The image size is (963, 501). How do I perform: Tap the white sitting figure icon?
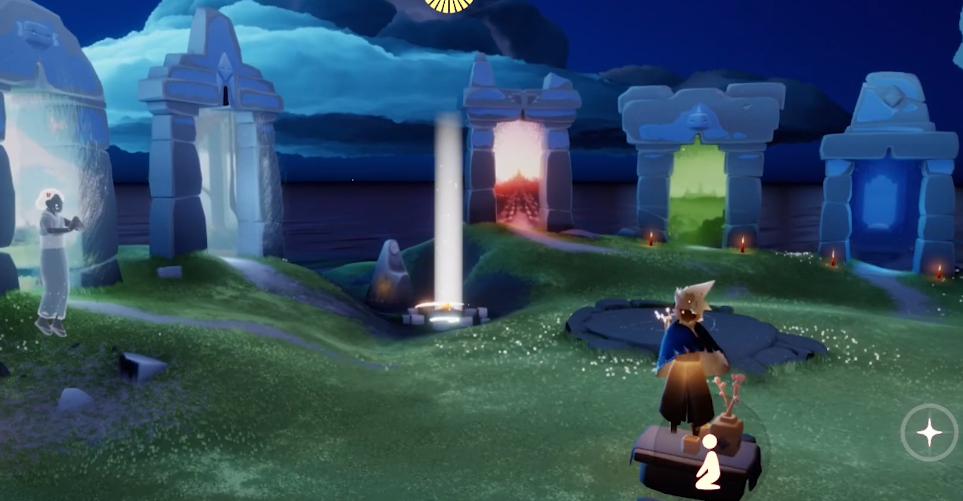[x=708, y=461]
